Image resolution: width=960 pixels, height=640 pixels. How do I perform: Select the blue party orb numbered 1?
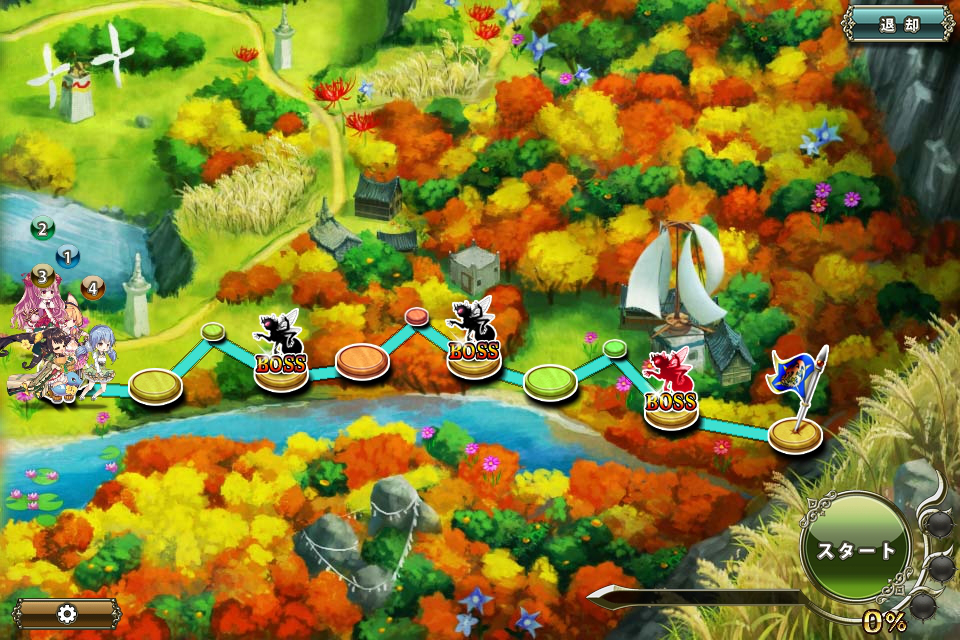click(68, 256)
